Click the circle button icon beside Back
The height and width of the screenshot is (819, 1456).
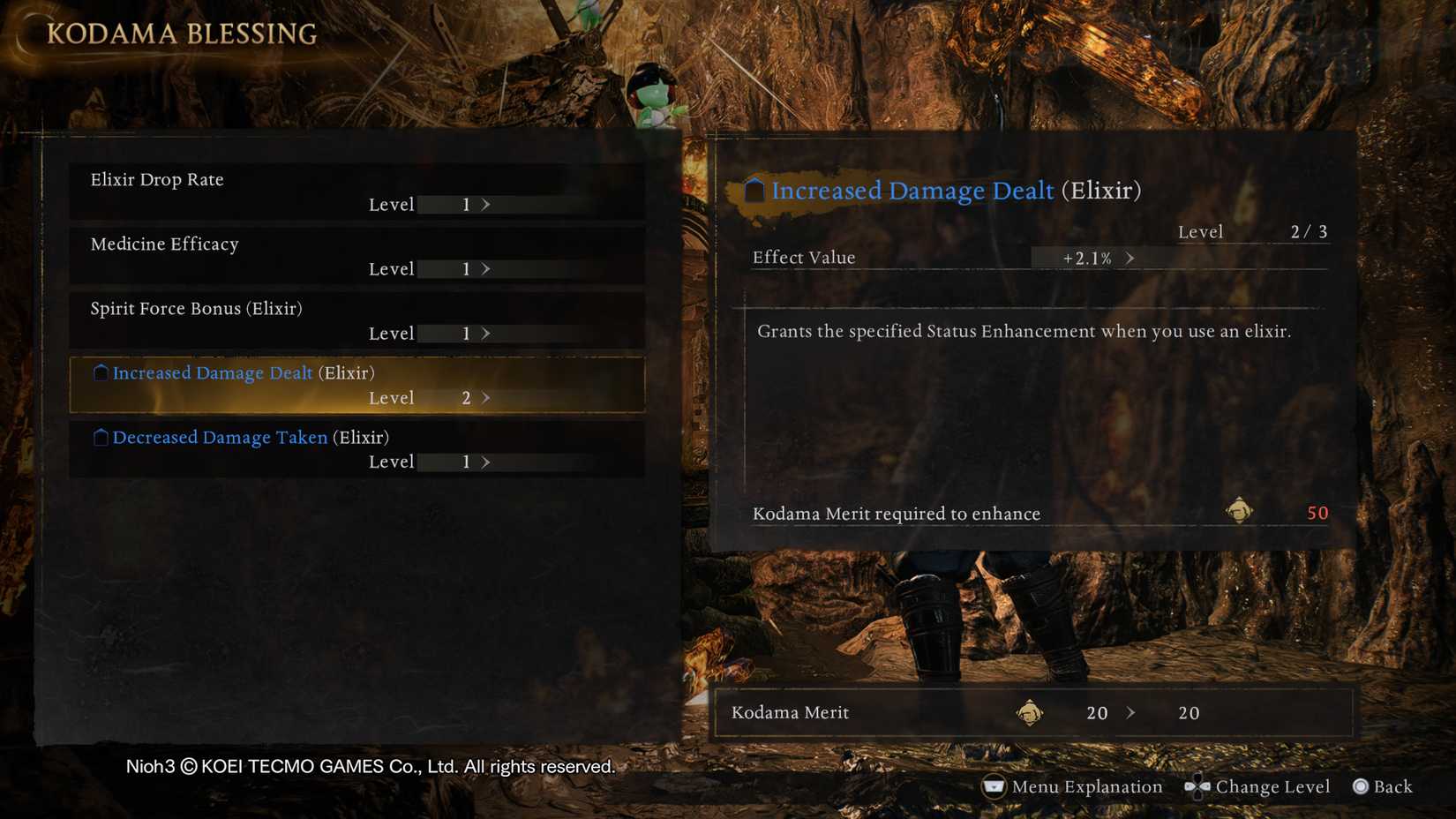click(x=1359, y=787)
